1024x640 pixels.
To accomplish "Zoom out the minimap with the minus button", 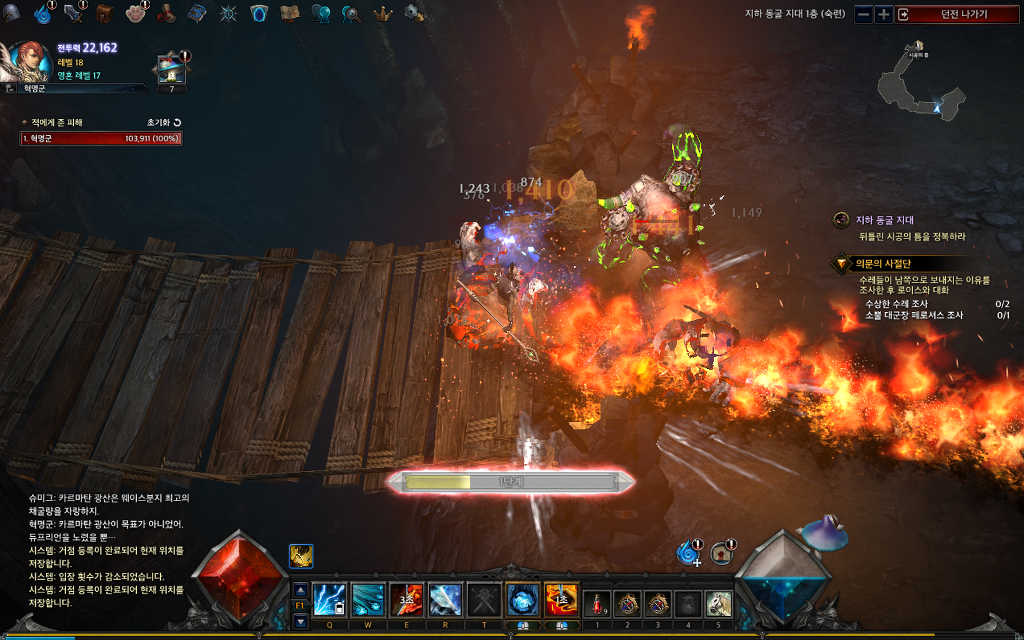I will (863, 14).
